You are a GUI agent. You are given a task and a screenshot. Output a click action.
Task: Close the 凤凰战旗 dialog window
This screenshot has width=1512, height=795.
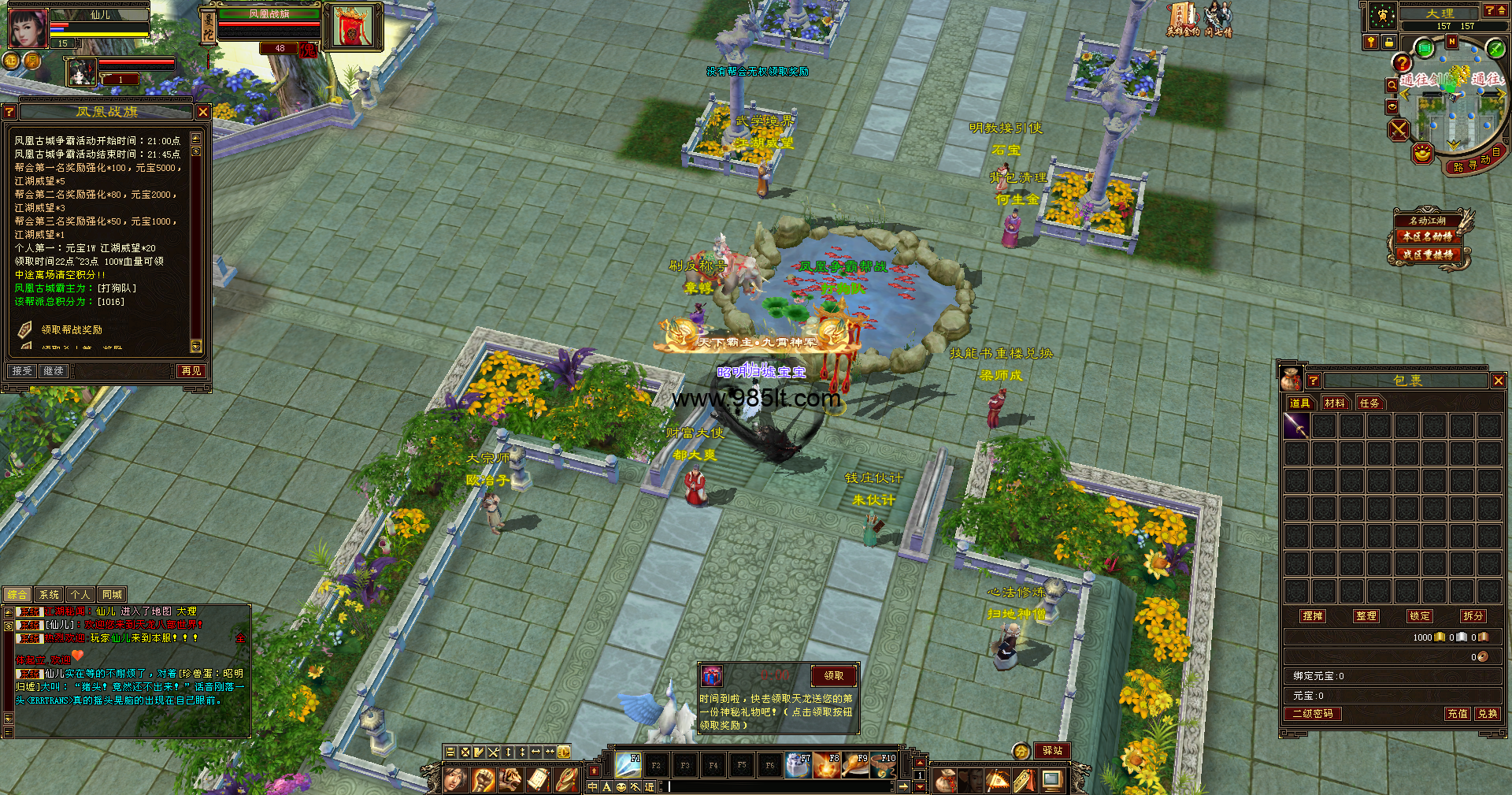click(x=202, y=113)
